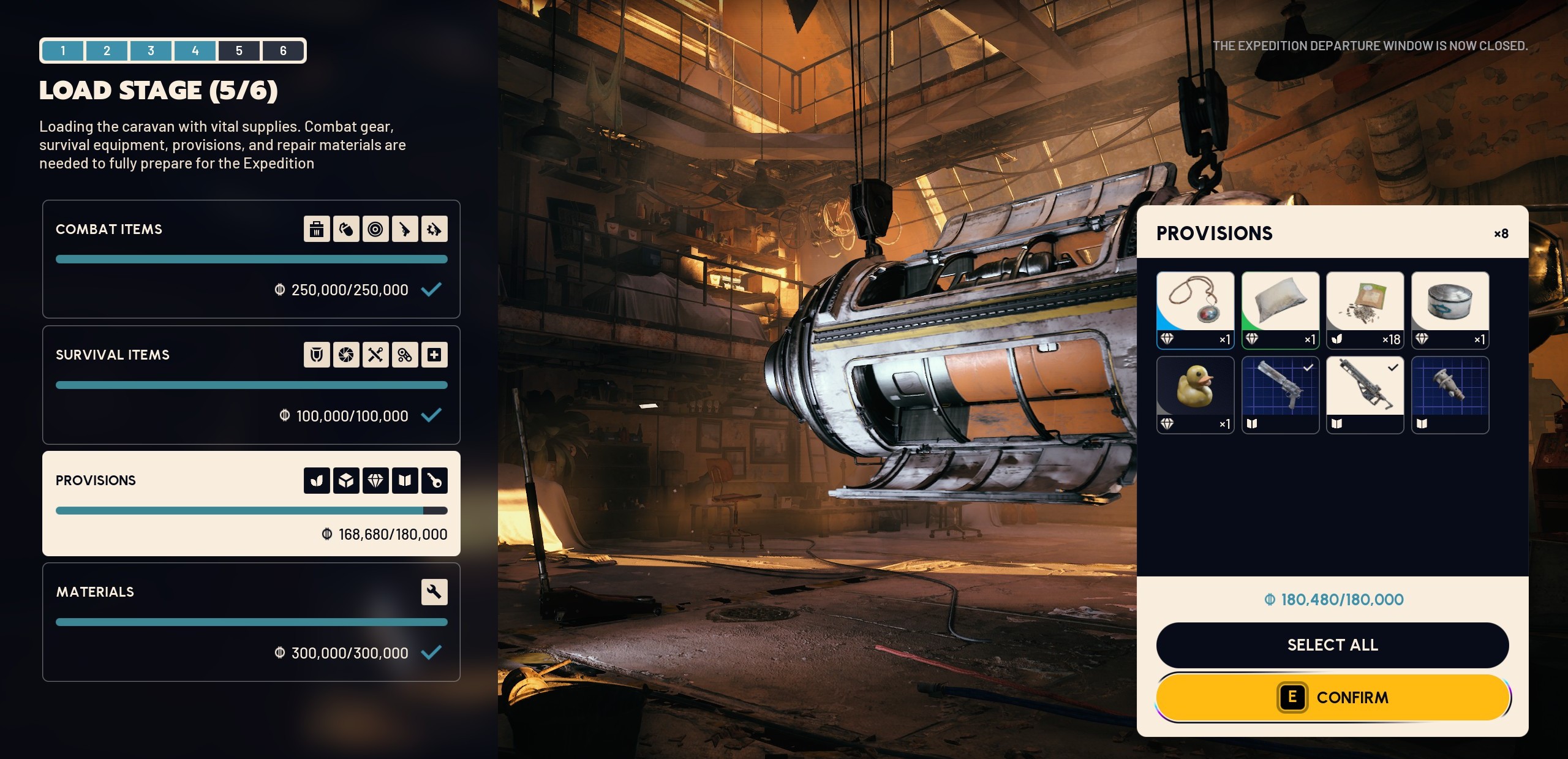This screenshot has width=1568, height=759.
Task: Select the unchecked blueprint in the last slot
Action: tap(1450, 395)
